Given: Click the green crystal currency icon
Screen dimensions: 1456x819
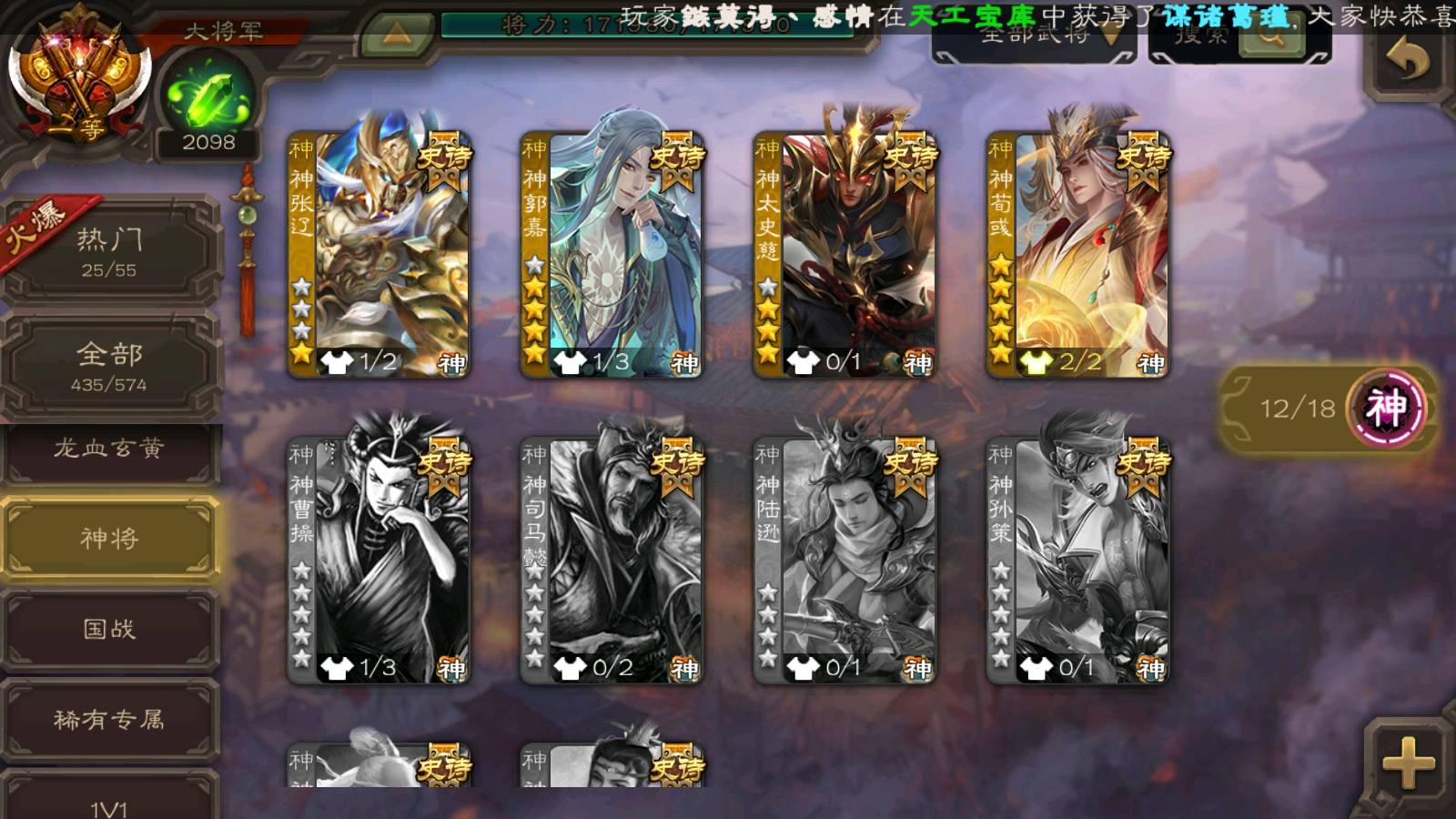Looking at the screenshot, I should click(x=208, y=96).
